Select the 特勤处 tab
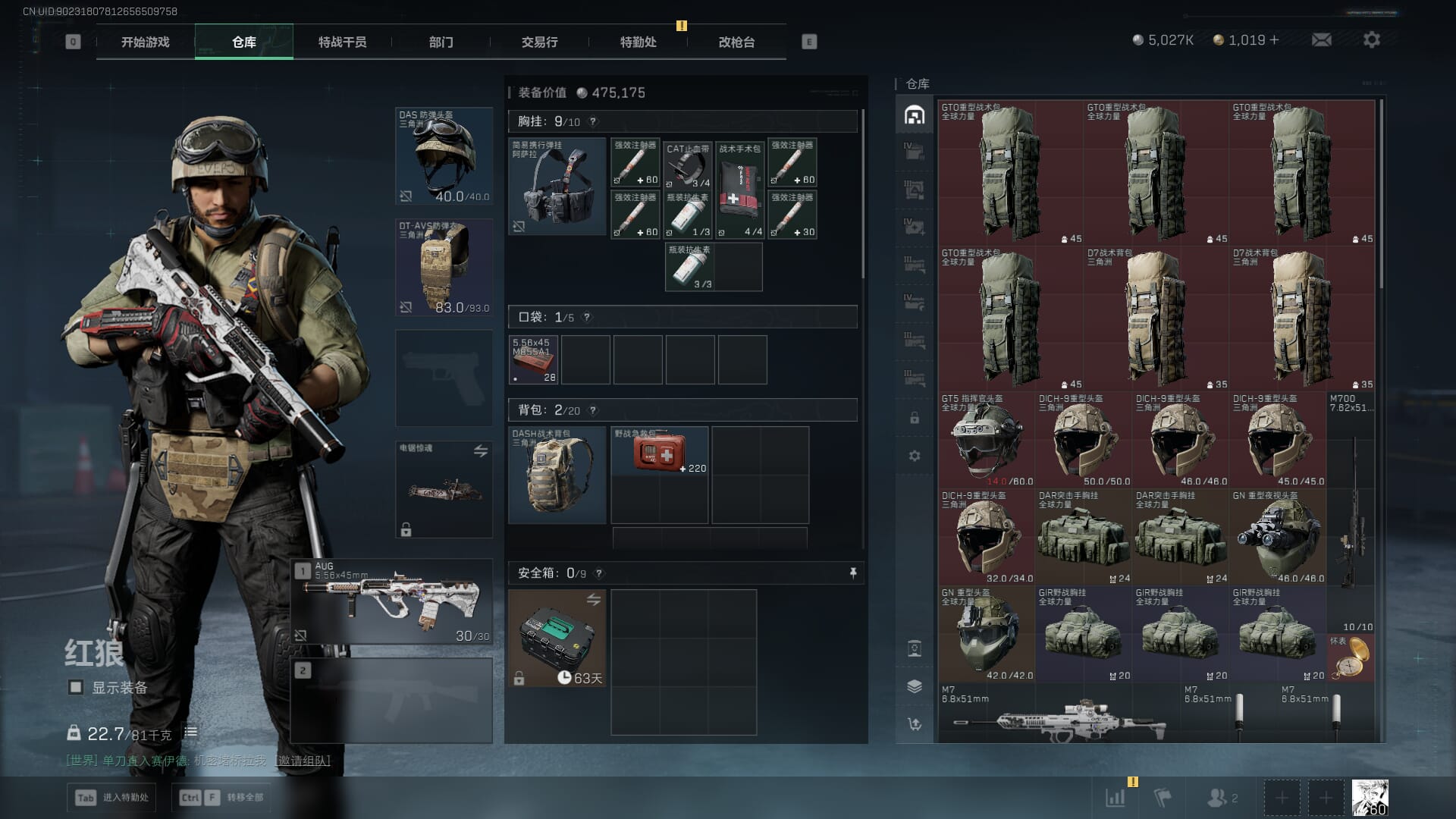 pyautogui.click(x=638, y=42)
